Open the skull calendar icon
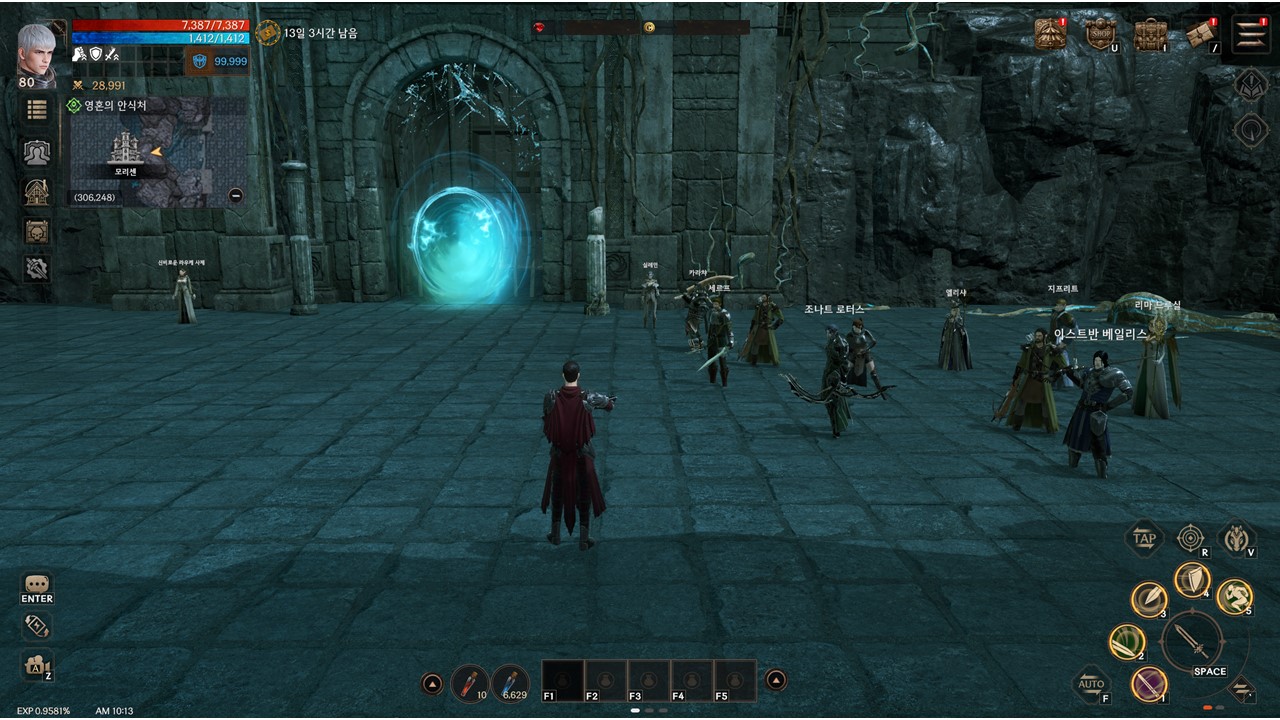1280x720 pixels. 37,231
